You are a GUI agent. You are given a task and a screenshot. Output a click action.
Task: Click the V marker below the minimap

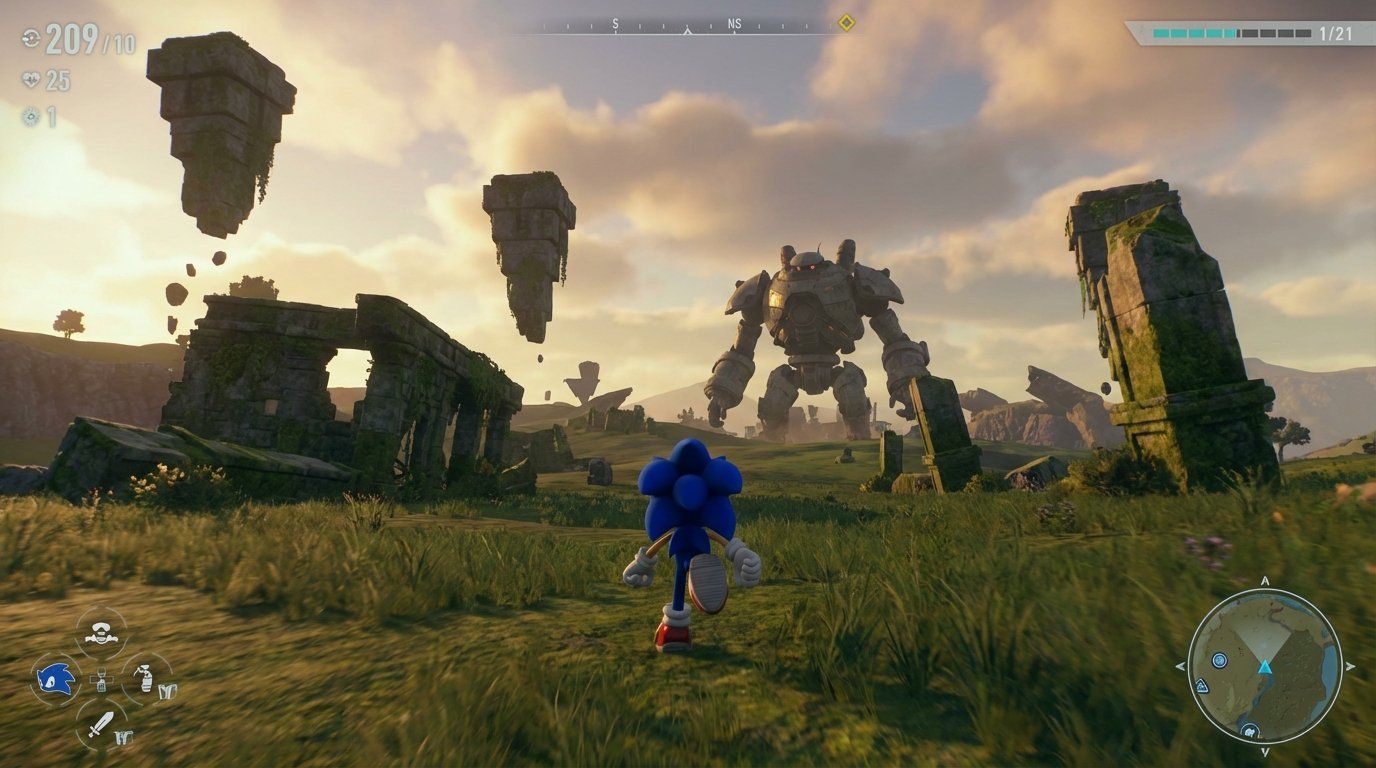point(1264,753)
